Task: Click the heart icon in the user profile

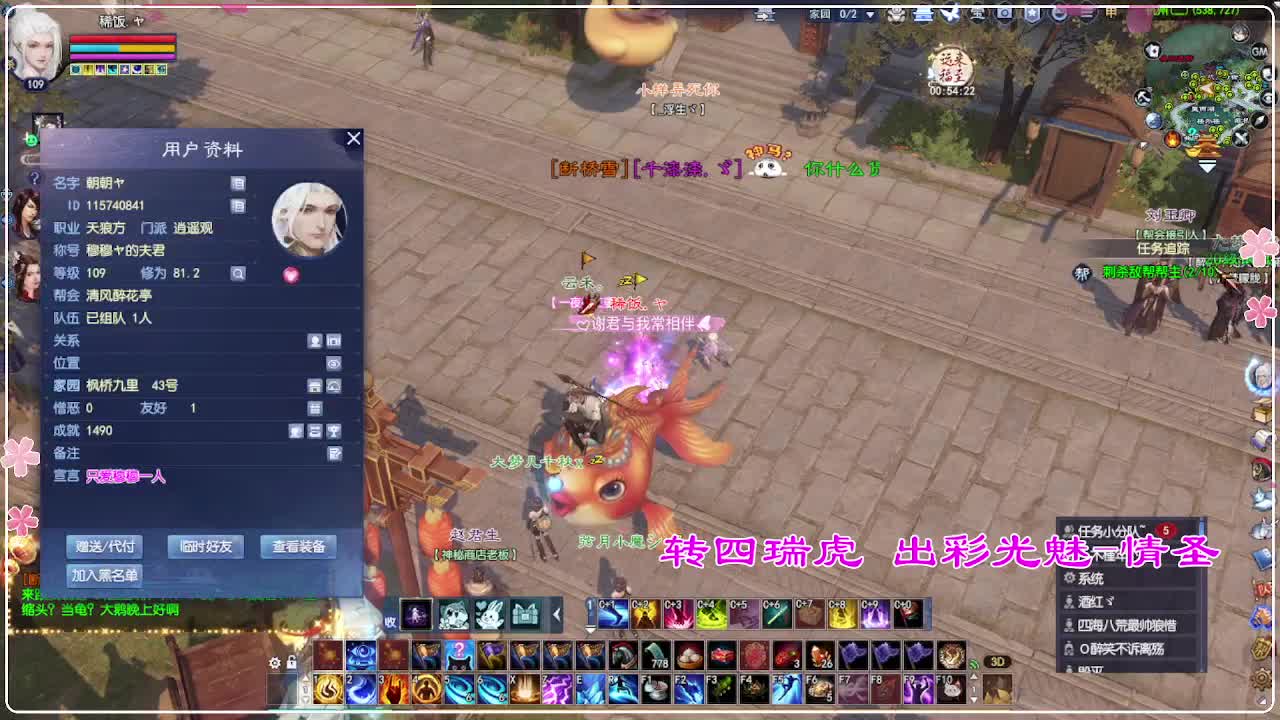Action: coord(291,274)
